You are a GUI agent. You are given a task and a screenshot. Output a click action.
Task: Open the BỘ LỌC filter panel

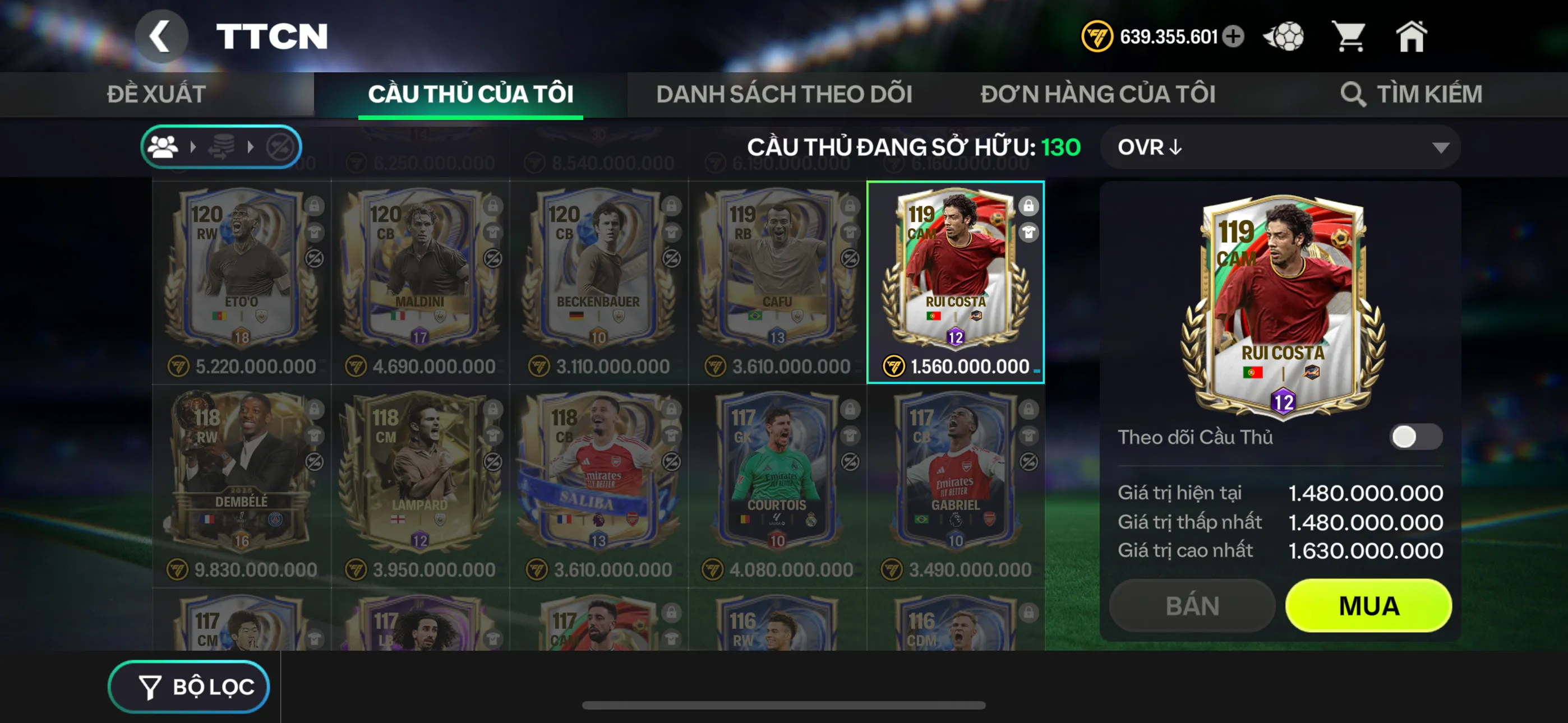click(188, 686)
